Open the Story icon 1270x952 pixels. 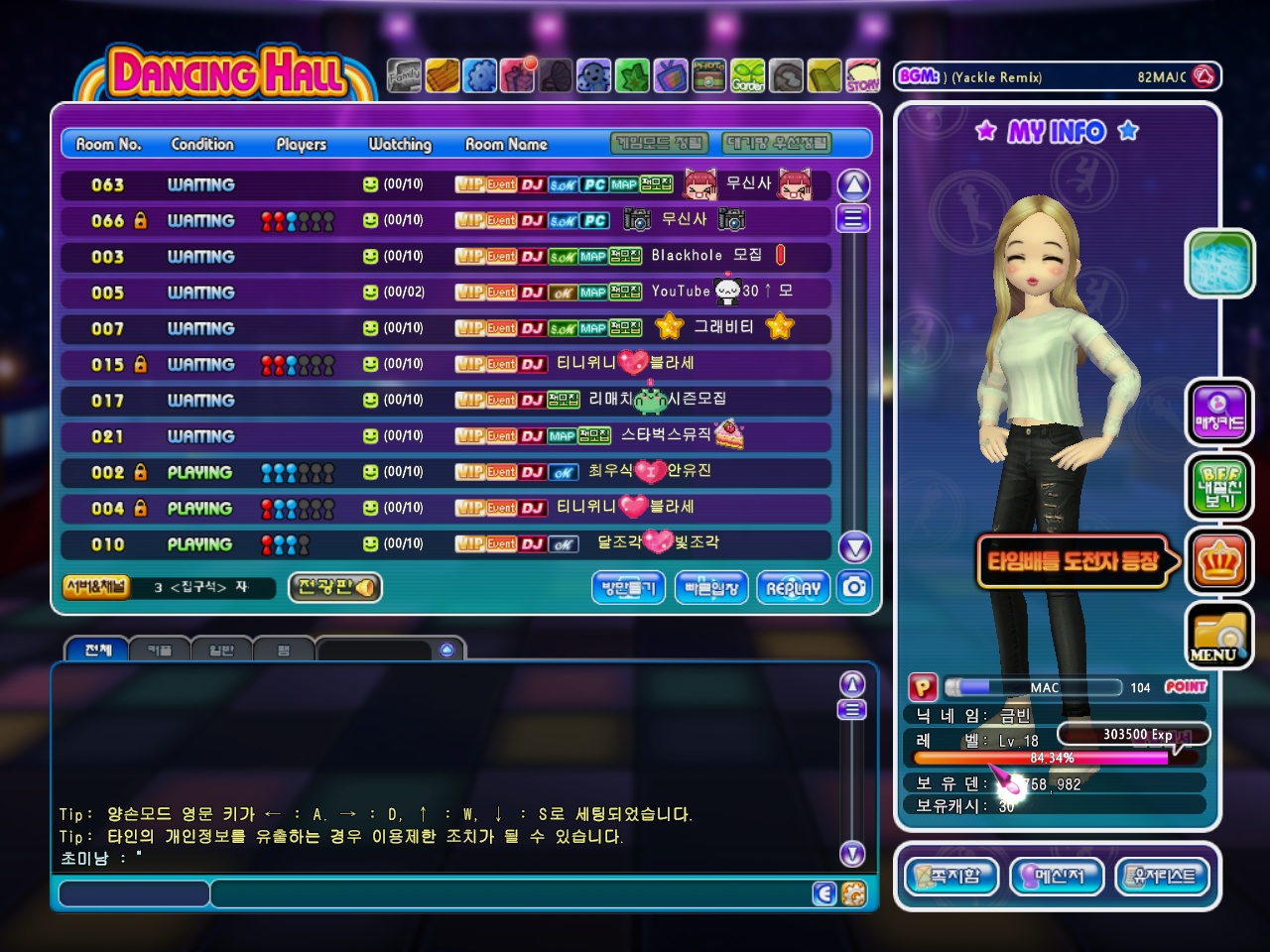862,75
